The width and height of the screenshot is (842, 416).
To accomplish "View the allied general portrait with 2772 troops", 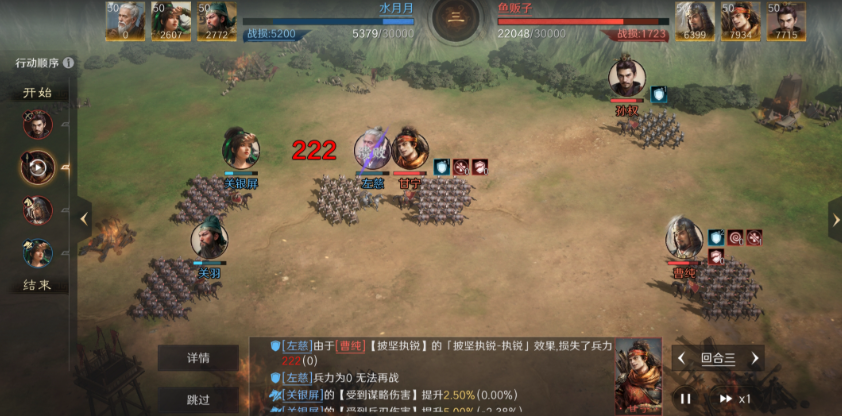I will (x=217, y=20).
